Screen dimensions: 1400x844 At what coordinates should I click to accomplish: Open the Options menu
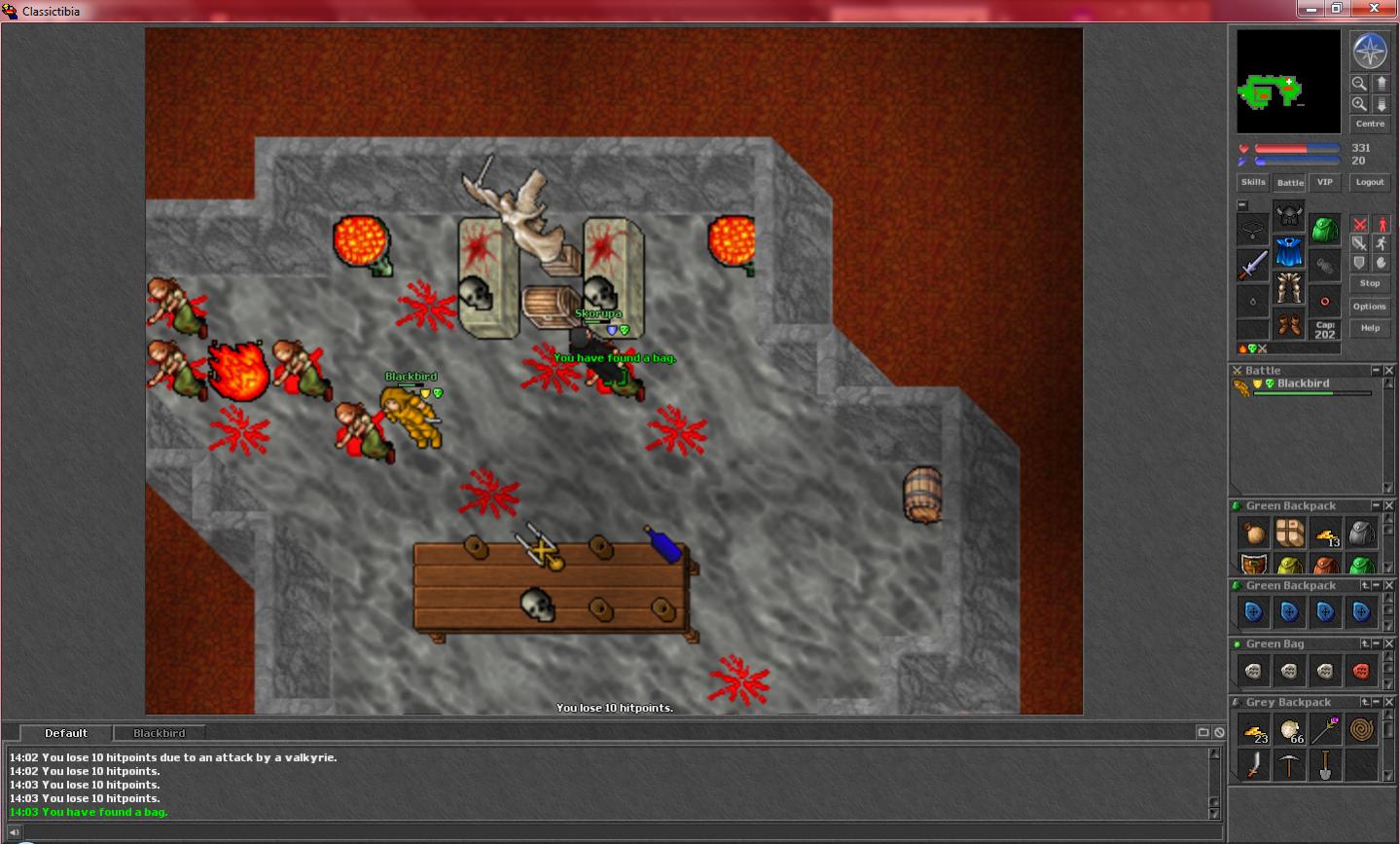pyautogui.click(x=1370, y=307)
